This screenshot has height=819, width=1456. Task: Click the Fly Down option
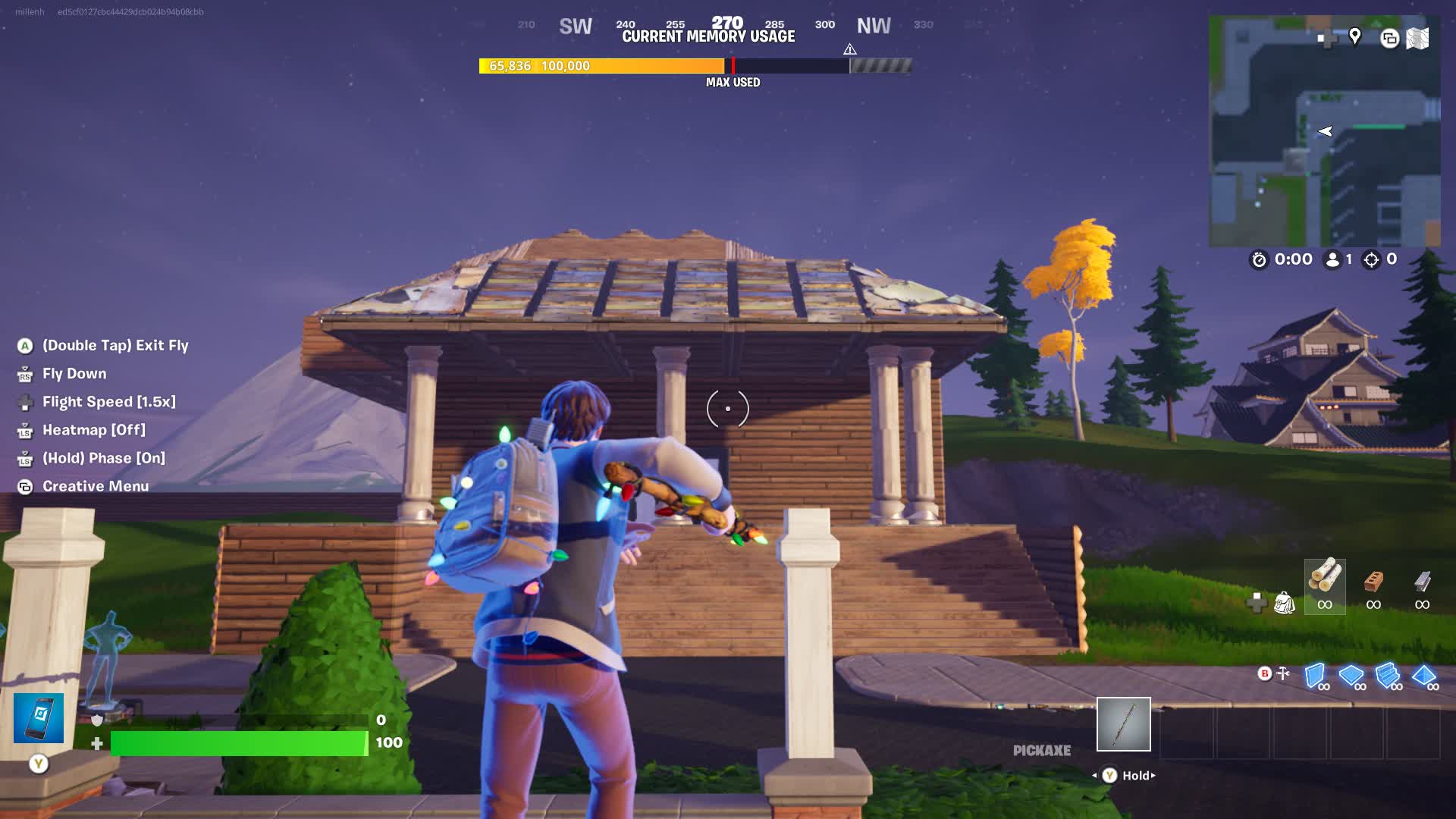point(74,373)
